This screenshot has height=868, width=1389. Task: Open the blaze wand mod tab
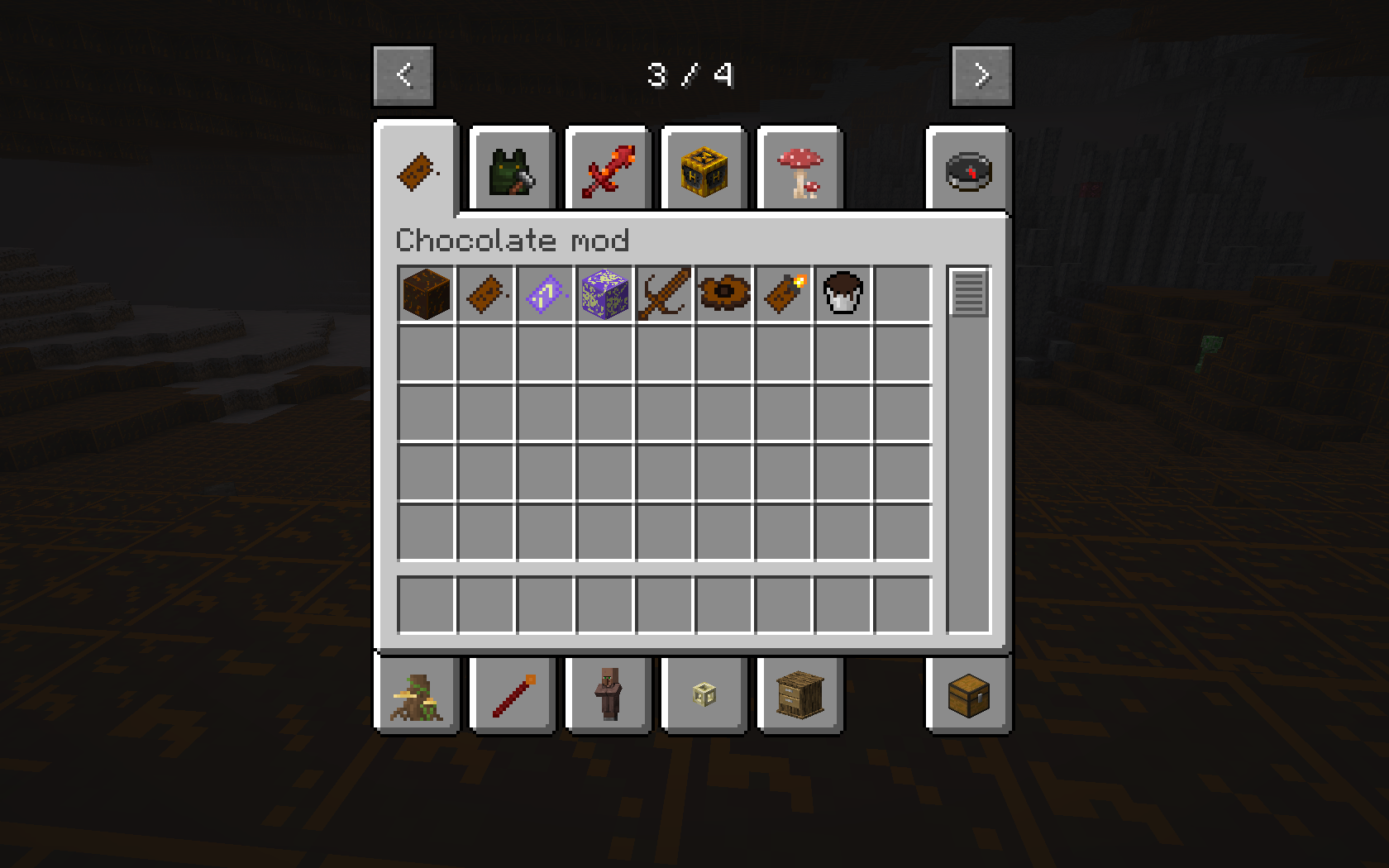pos(511,694)
